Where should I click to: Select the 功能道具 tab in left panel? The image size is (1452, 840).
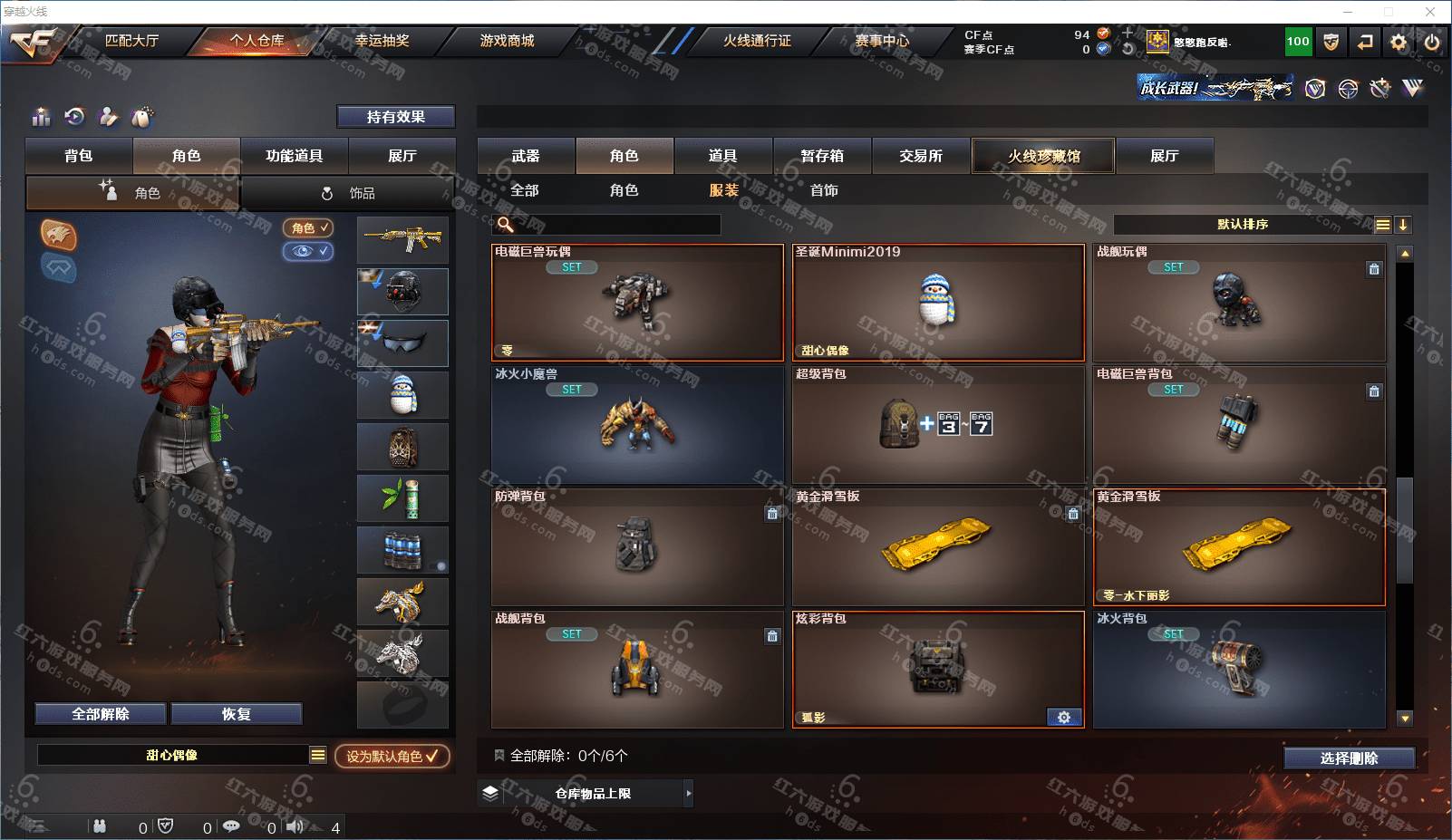(294, 156)
